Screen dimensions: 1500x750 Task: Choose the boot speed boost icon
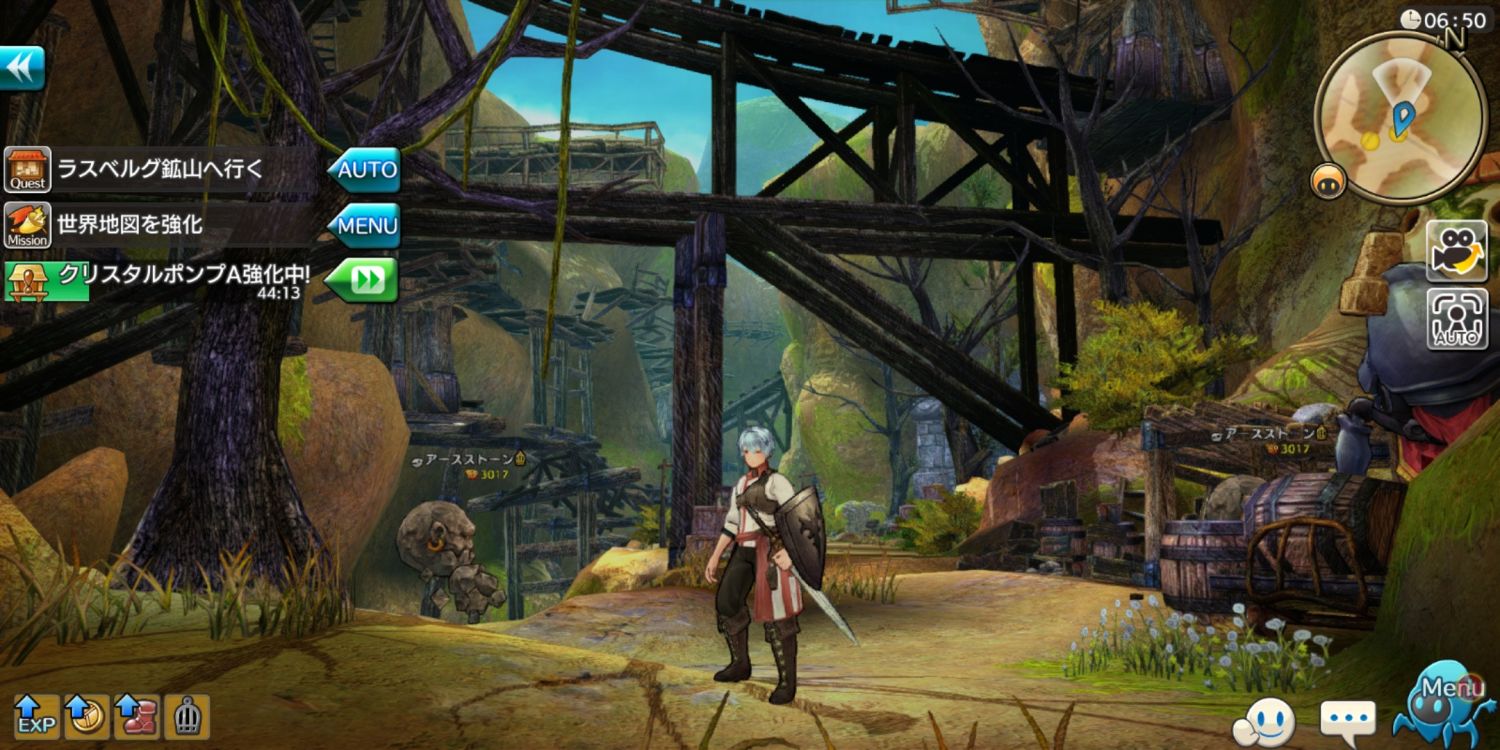[137, 717]
